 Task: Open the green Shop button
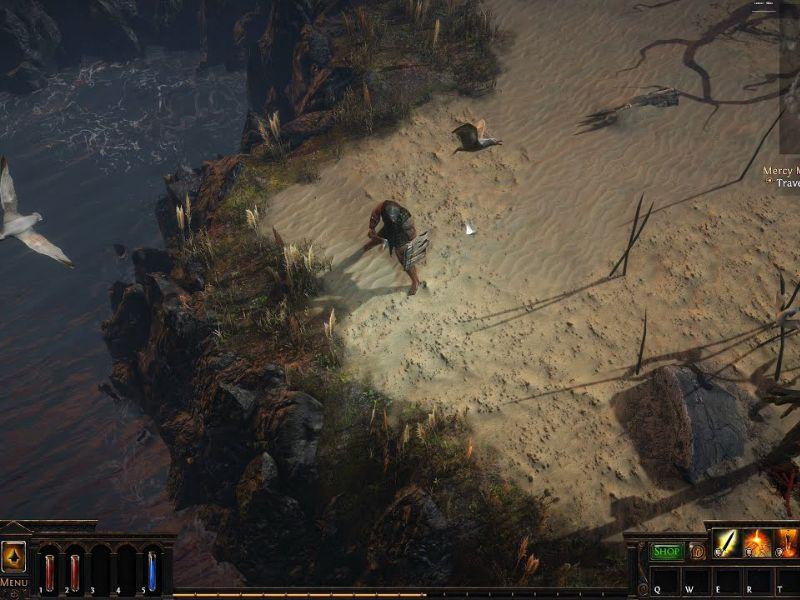pos(666,551)
